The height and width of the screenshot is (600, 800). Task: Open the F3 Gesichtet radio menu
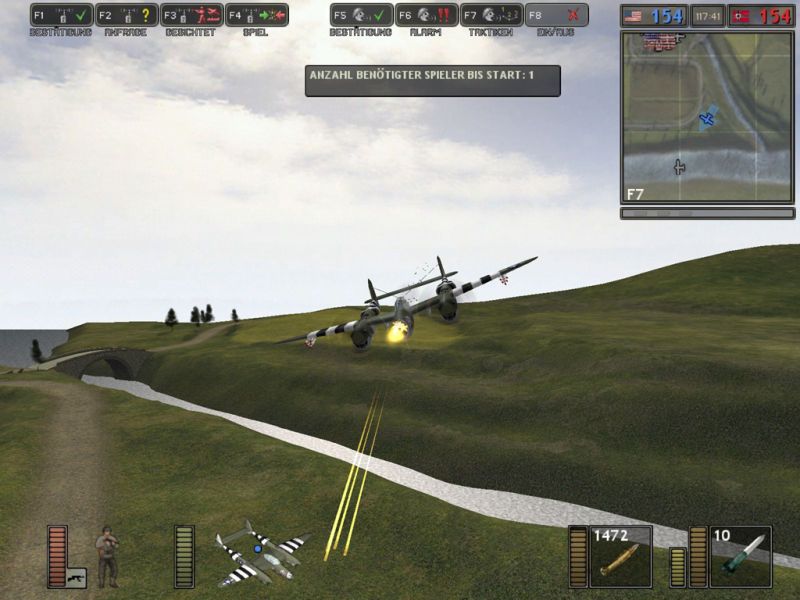191,15
